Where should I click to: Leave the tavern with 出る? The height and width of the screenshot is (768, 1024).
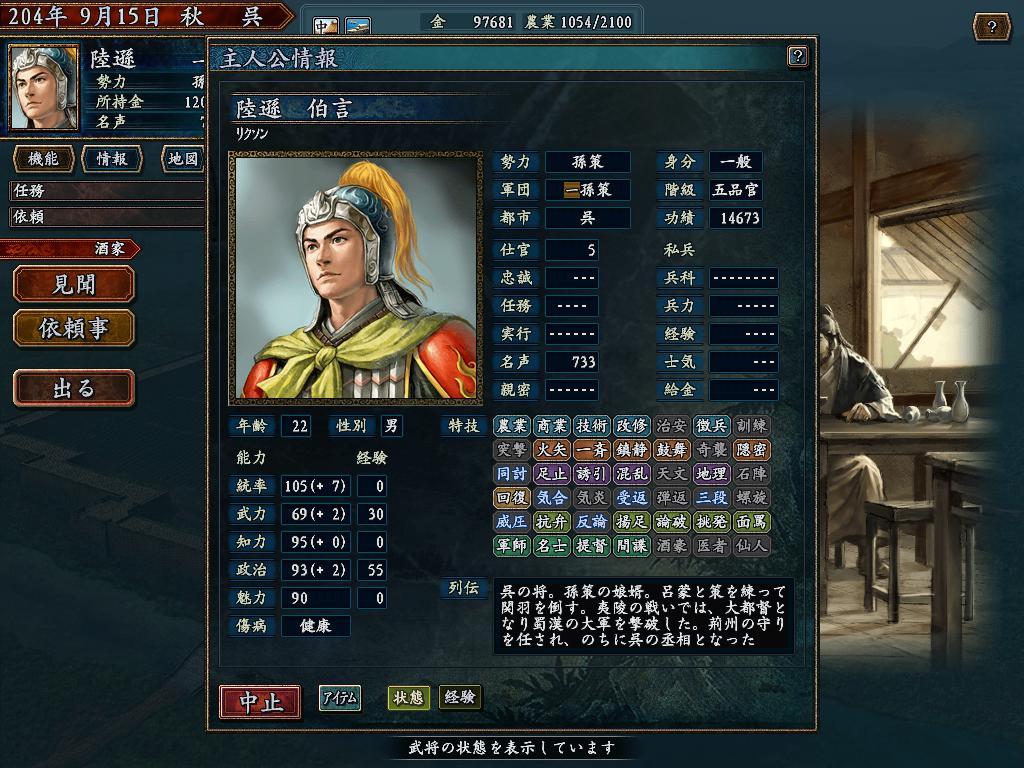pos(73,387)
